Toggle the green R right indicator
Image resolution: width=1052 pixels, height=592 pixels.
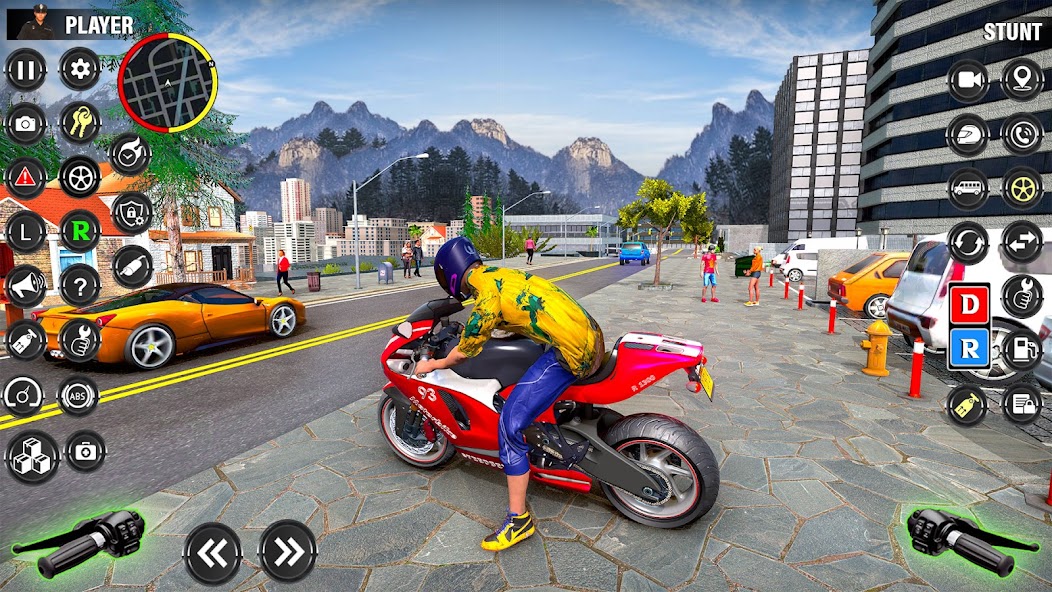(x=80, y=231)
